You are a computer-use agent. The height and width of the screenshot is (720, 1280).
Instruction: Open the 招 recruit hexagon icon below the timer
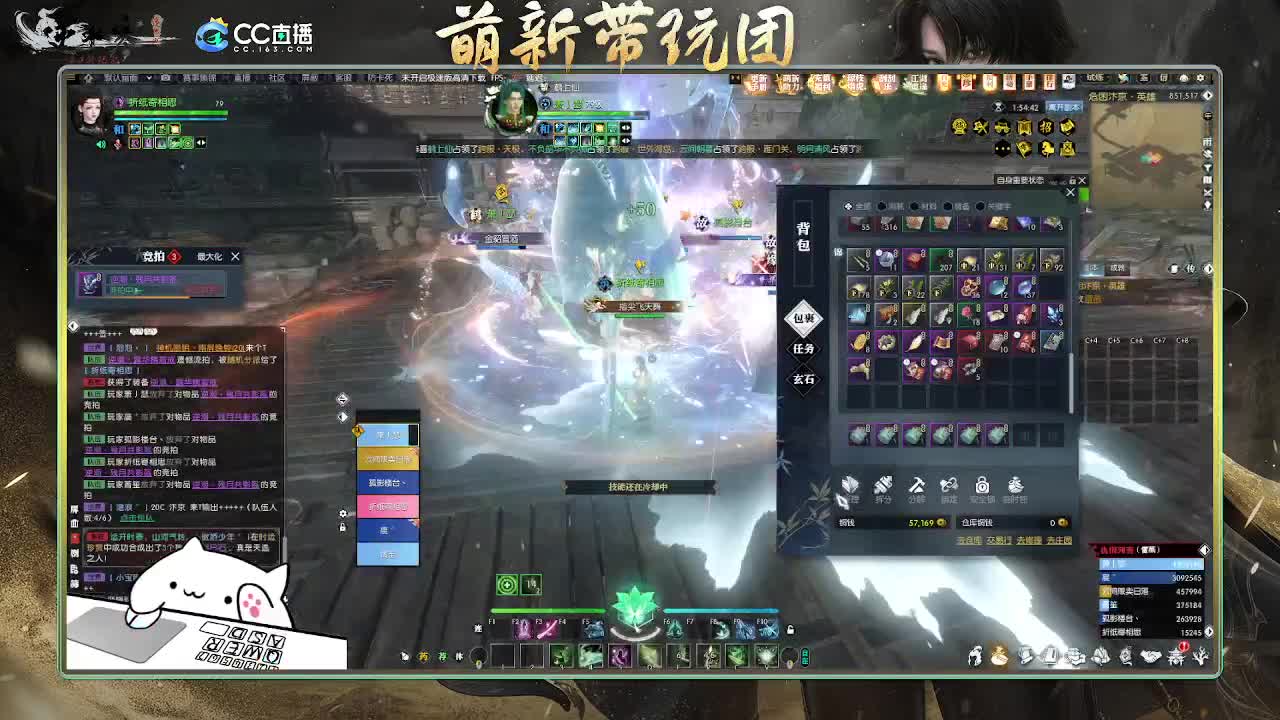pos(1047,128)
